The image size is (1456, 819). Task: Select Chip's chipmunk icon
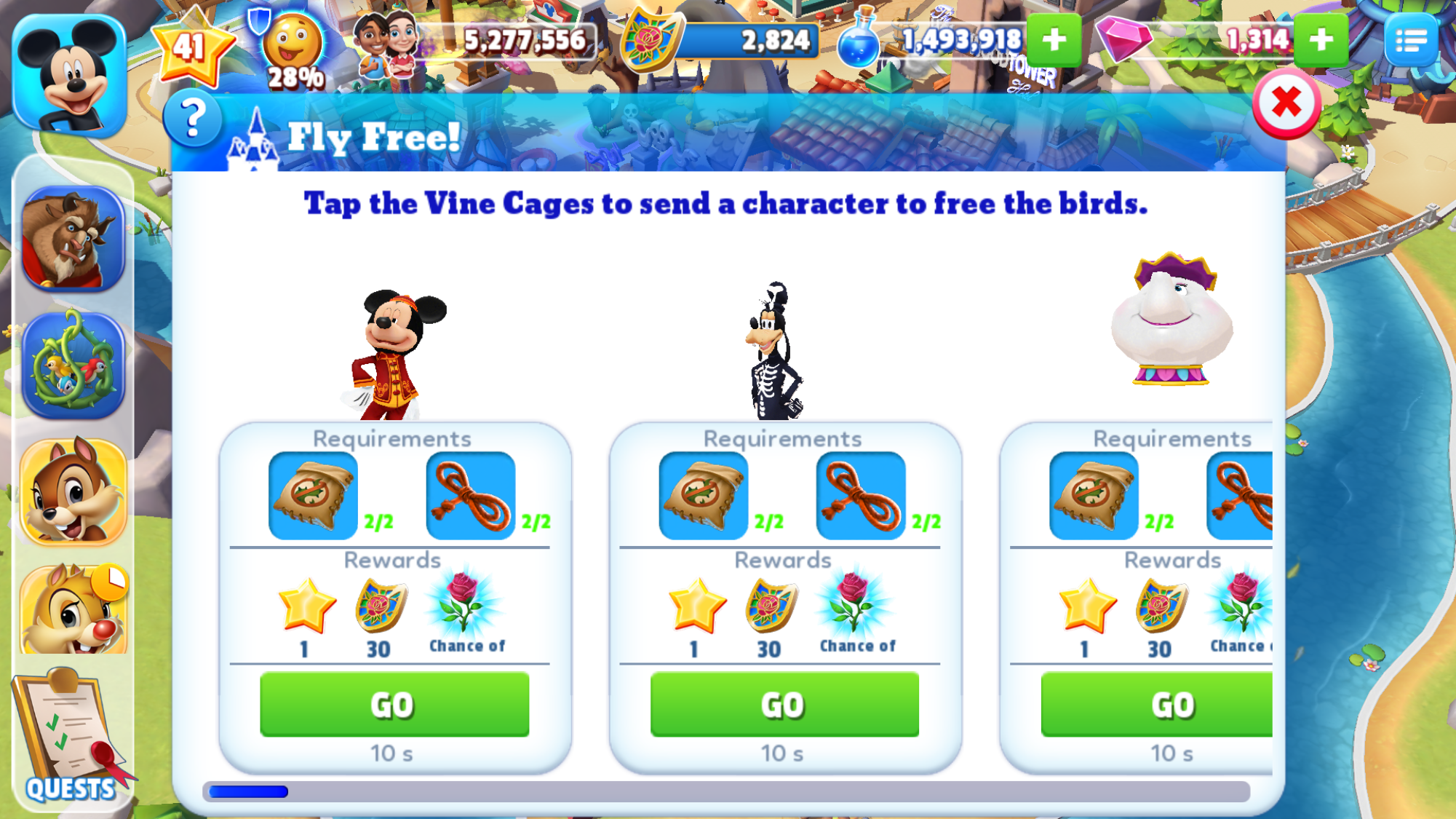(x=73, y=491)
